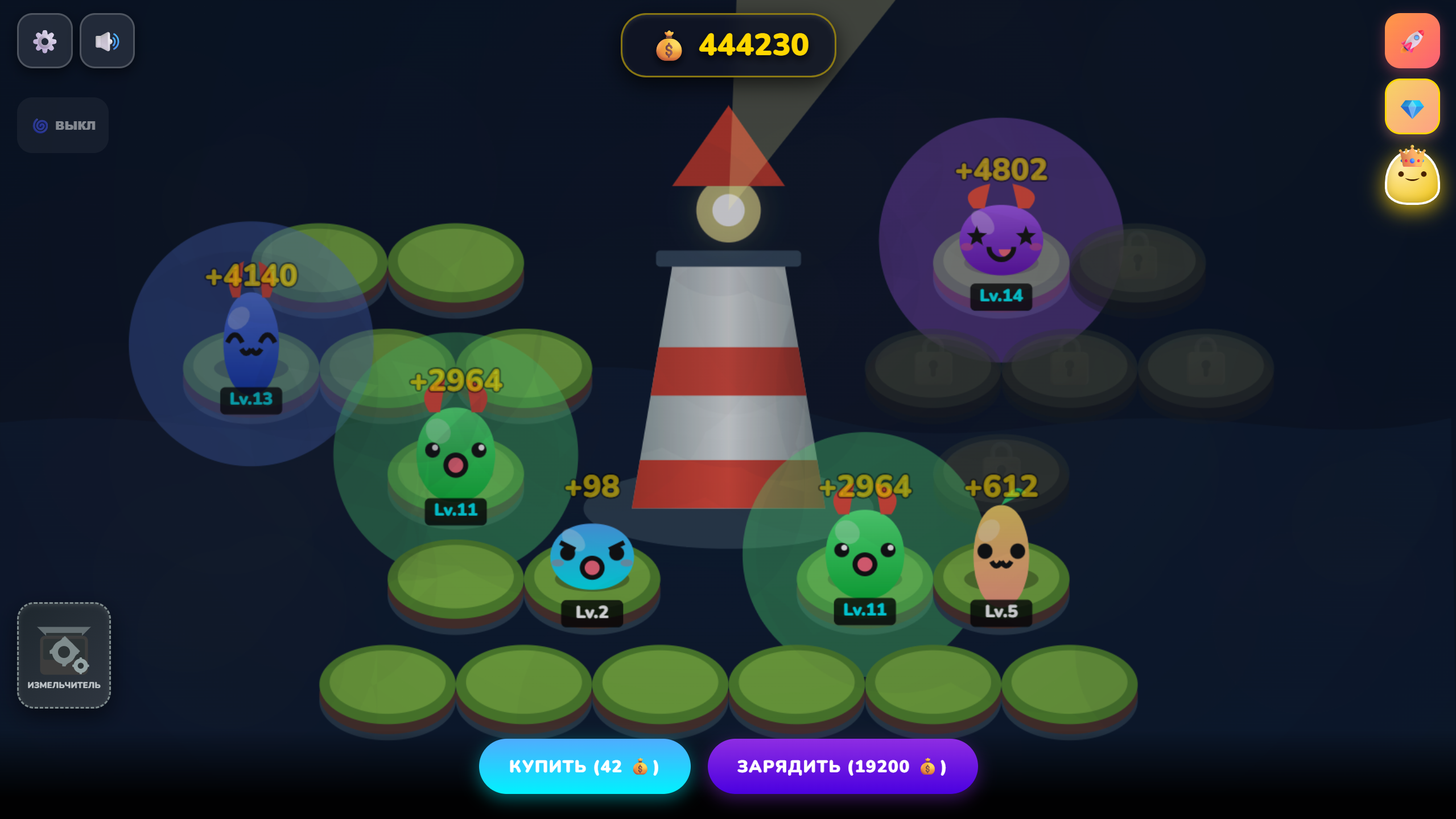Screen dimensions: 1456x819
Task: Select the purple Lv.14 slime
Action: [x=1001, y=239]
